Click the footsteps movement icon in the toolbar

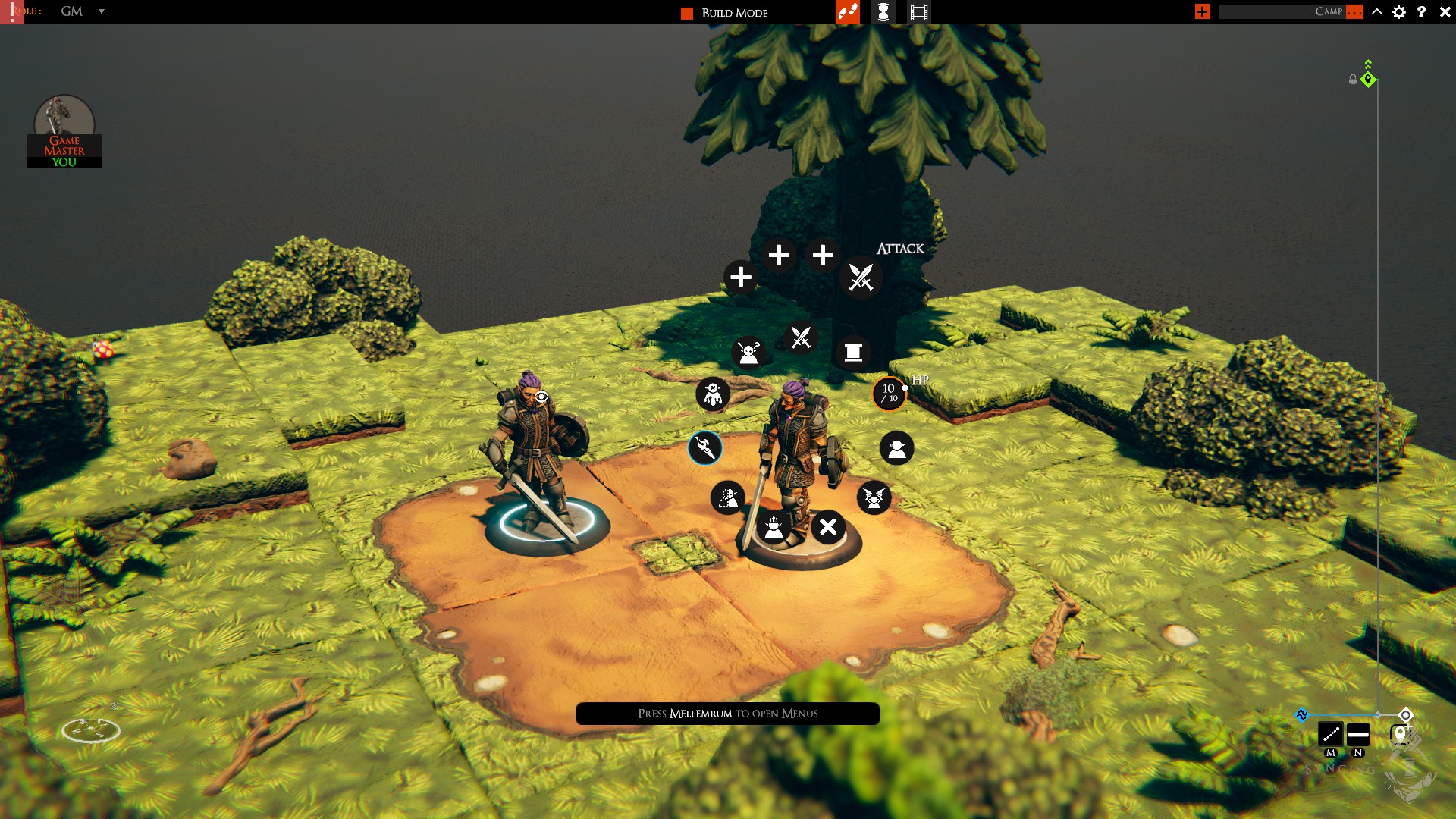tap(847, 12)
